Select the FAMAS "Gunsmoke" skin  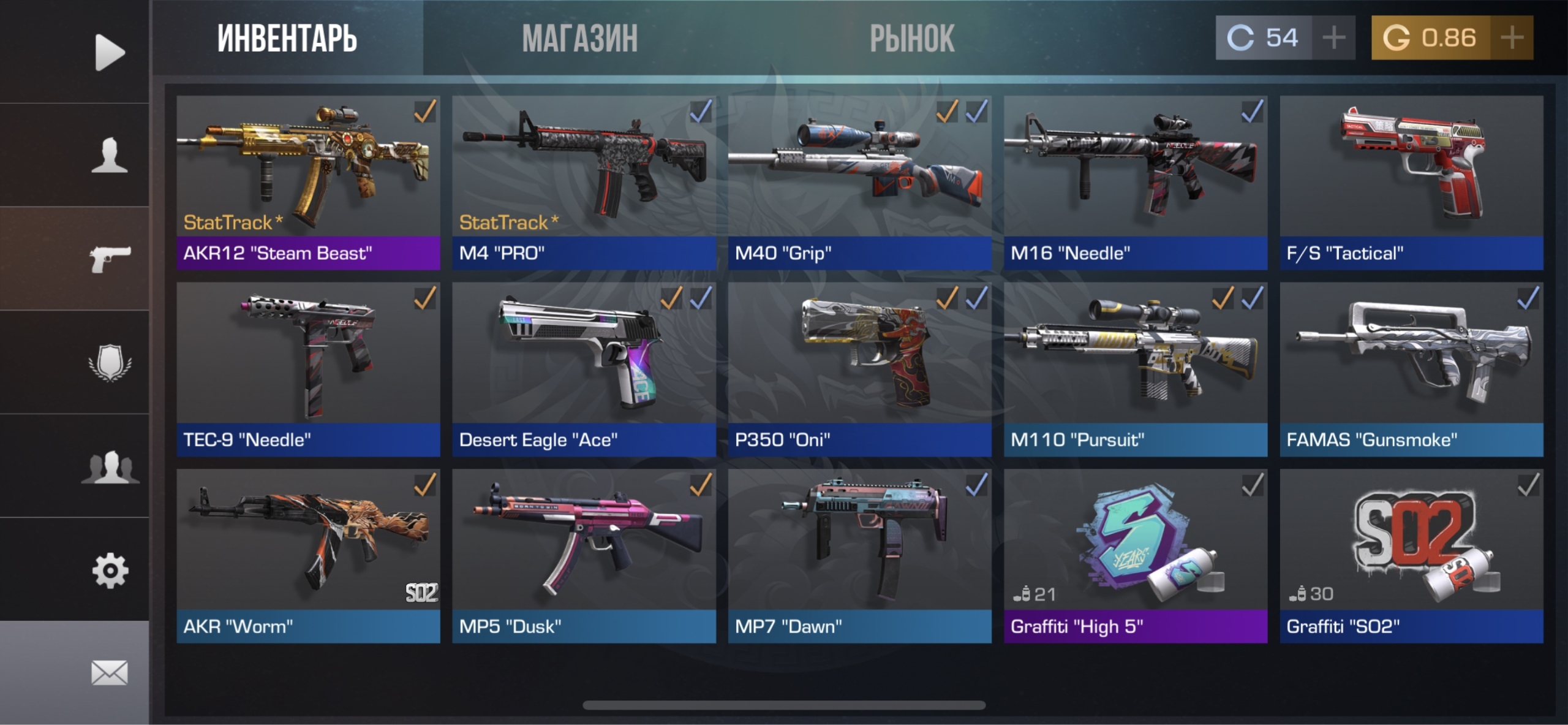pos(1411,369)
